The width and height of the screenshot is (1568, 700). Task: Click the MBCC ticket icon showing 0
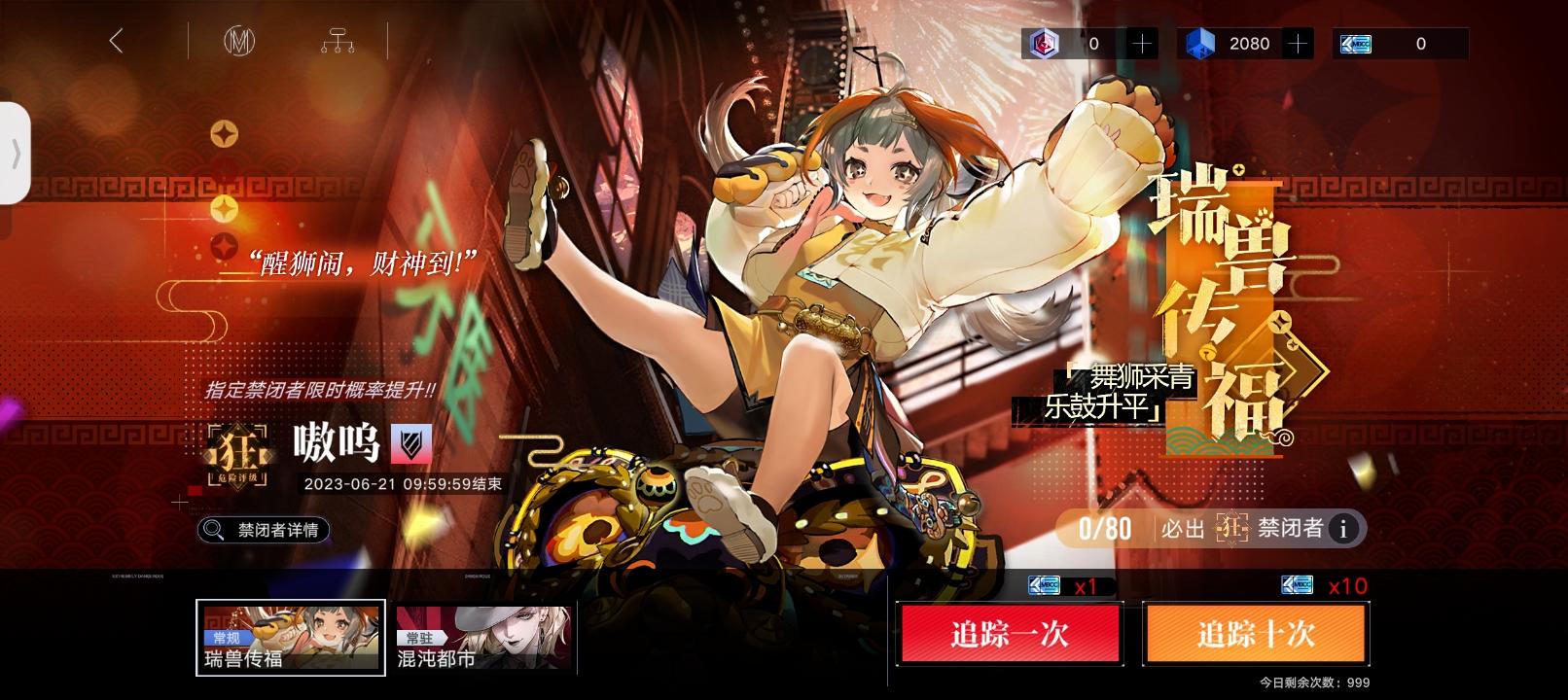point(1354,43)
